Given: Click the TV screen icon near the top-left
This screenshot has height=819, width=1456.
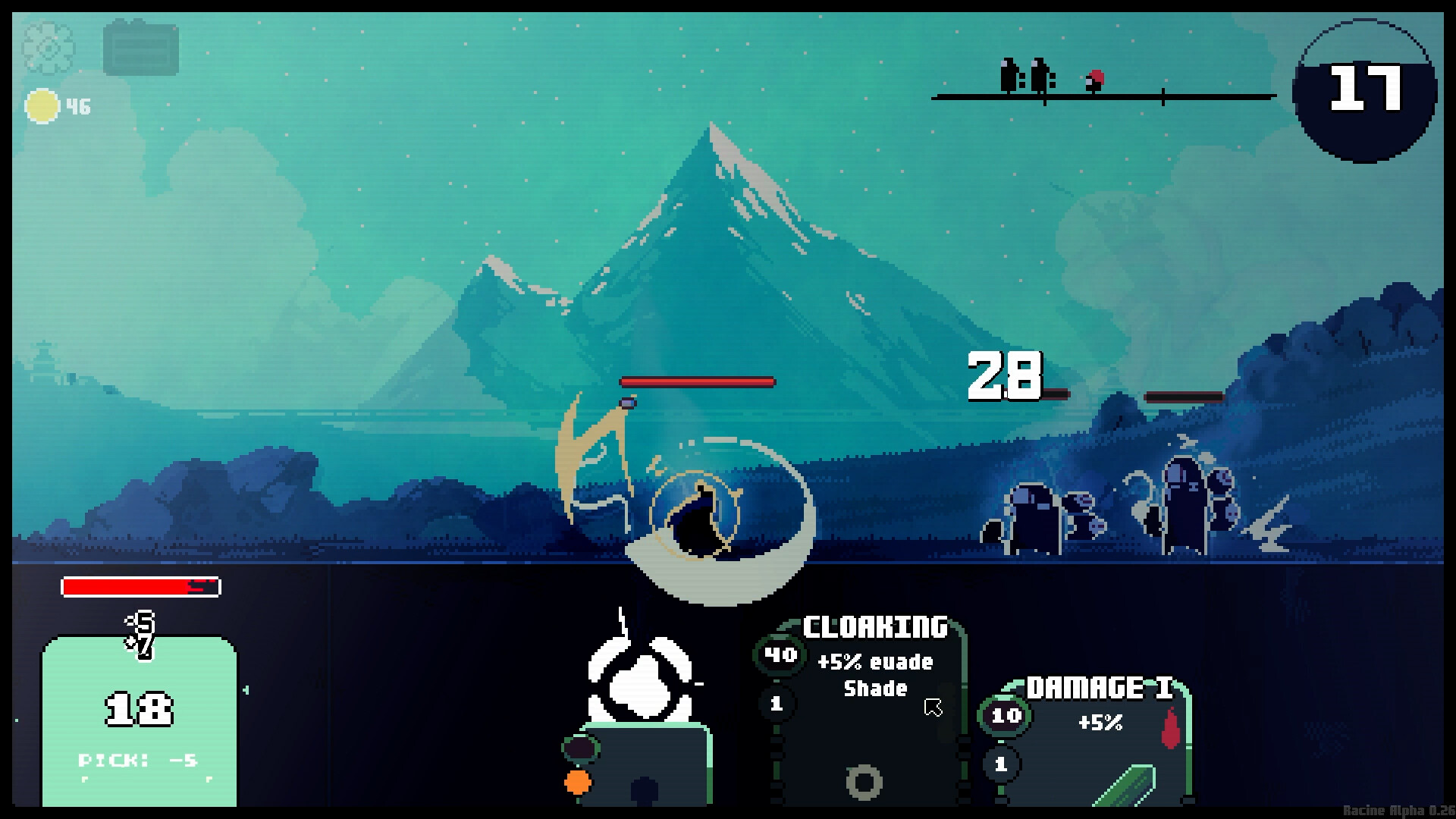Looking at the screenshot, I should click(143, 49).
